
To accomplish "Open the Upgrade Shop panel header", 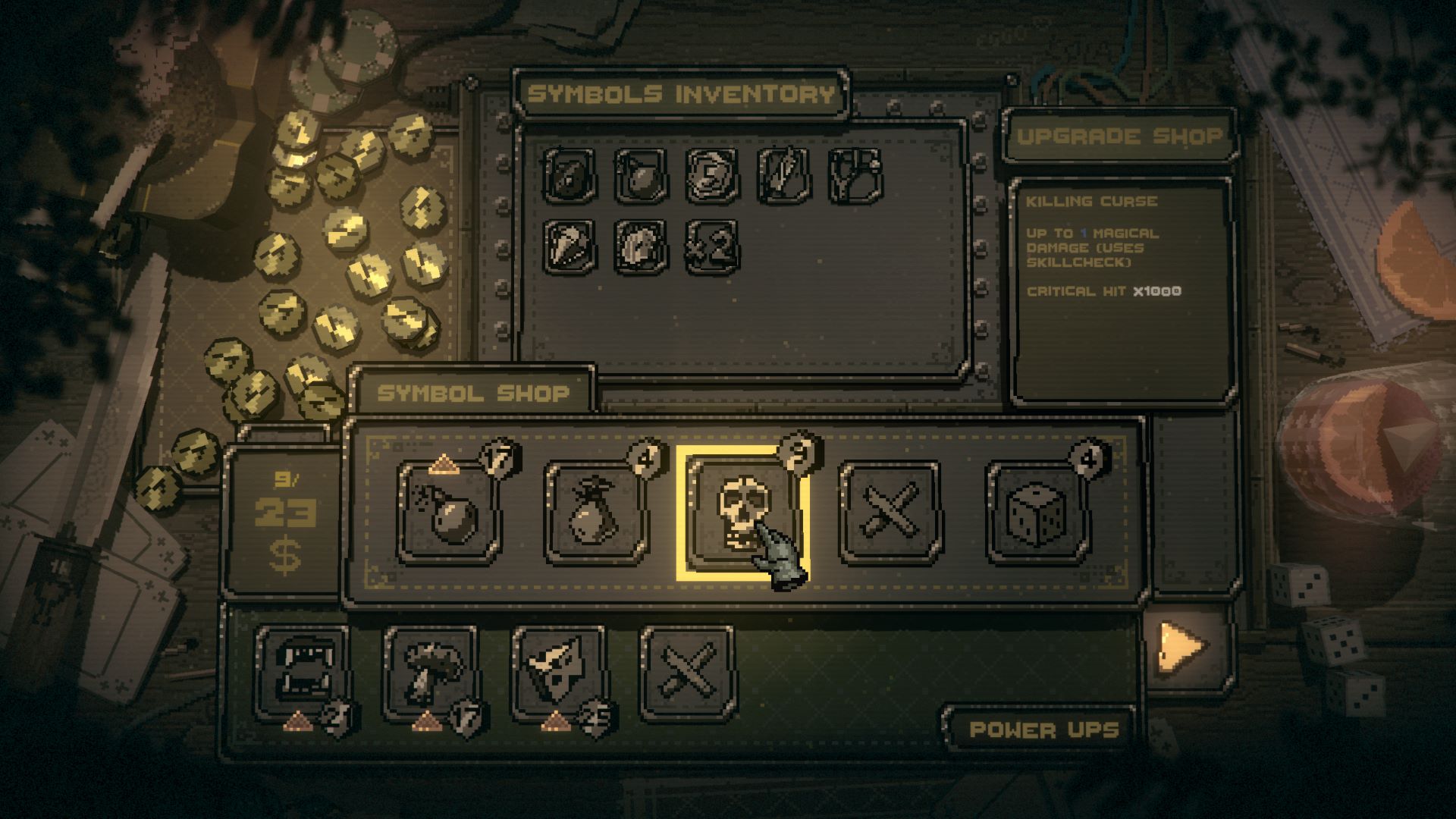I will [1121, 135].
